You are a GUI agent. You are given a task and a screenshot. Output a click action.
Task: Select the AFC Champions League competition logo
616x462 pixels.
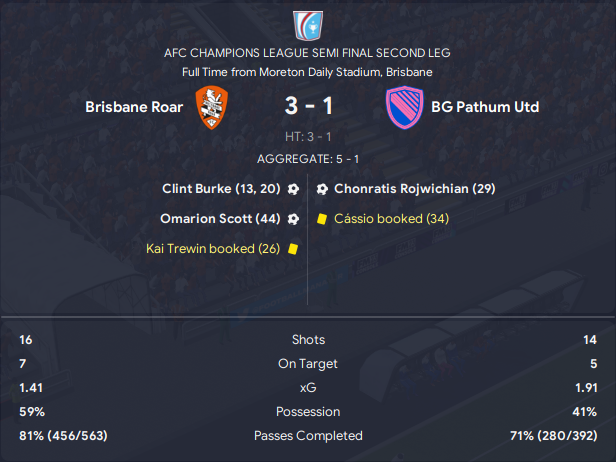pos(308,25)
